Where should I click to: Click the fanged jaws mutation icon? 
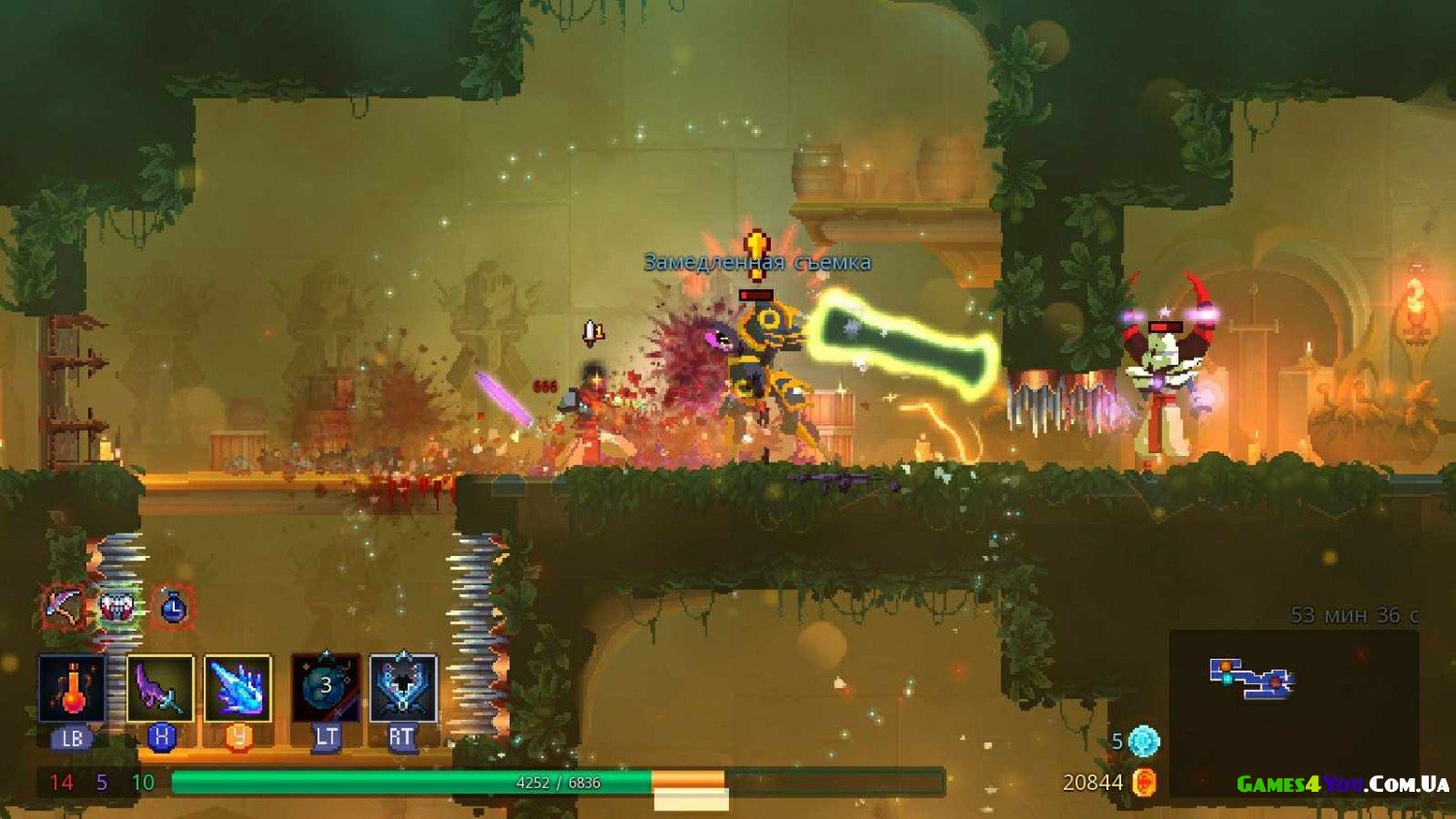coord(118,607)
